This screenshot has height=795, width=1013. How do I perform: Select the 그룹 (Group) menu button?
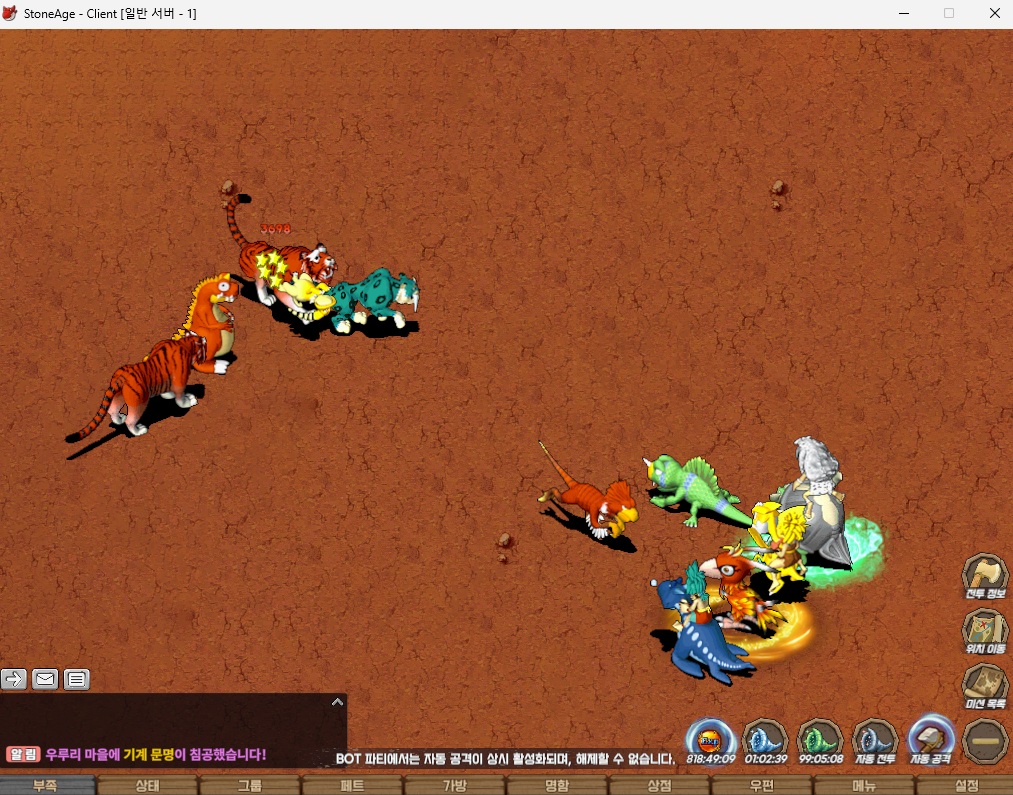coord(250,786)
